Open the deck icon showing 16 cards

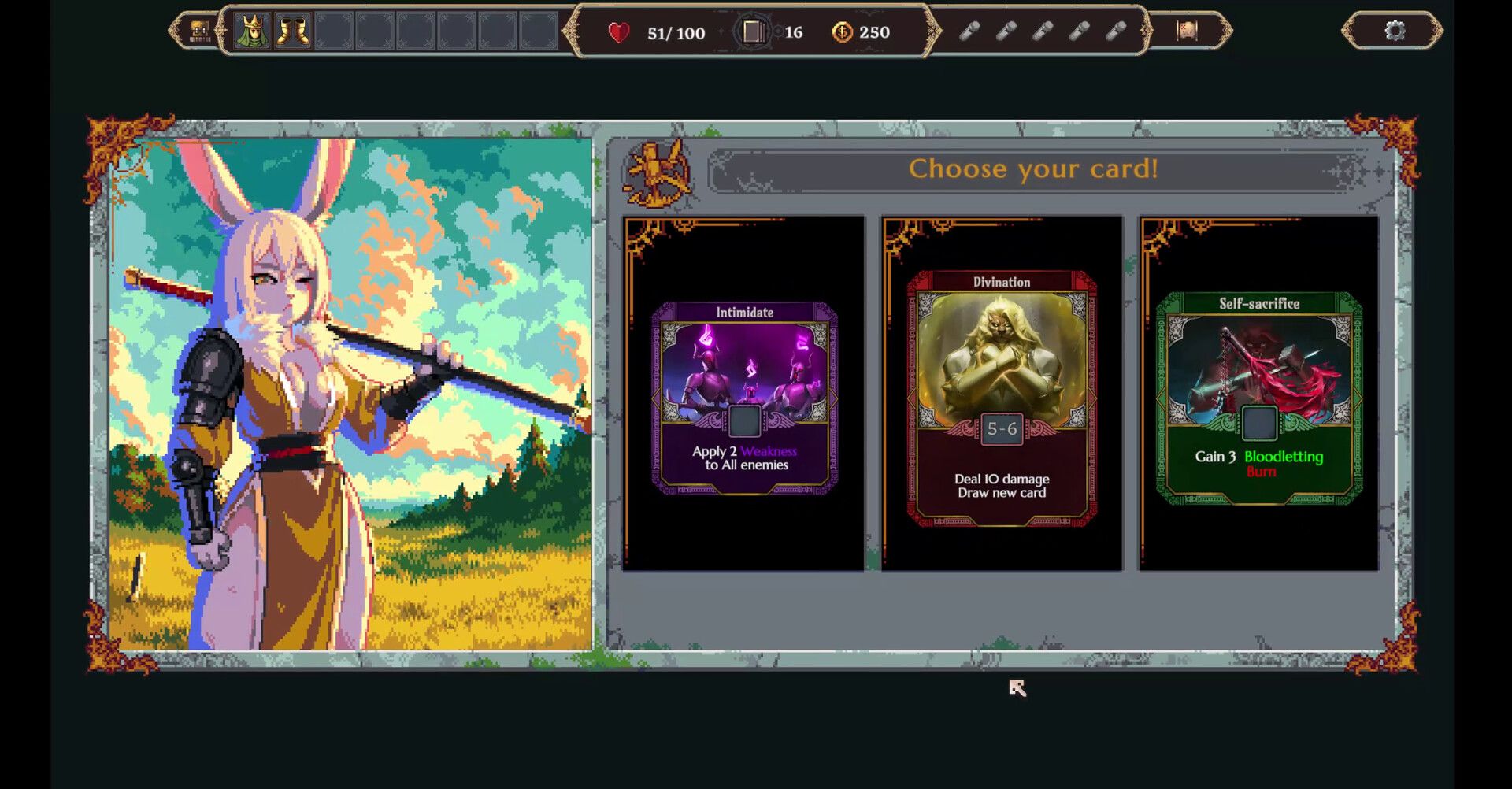pos(754,32)
